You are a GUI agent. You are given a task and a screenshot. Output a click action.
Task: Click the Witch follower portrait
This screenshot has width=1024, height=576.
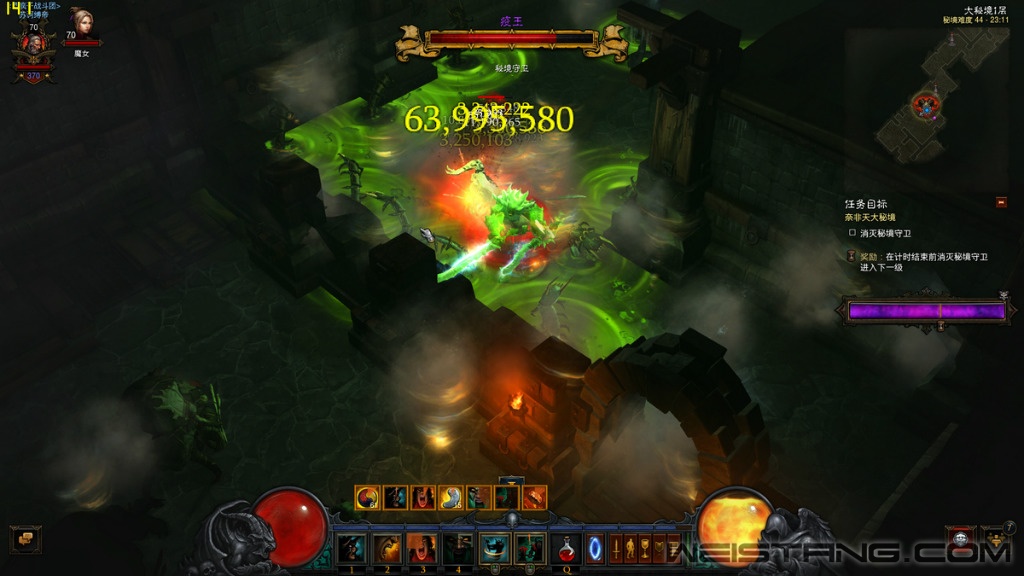[x=81, y=23]
